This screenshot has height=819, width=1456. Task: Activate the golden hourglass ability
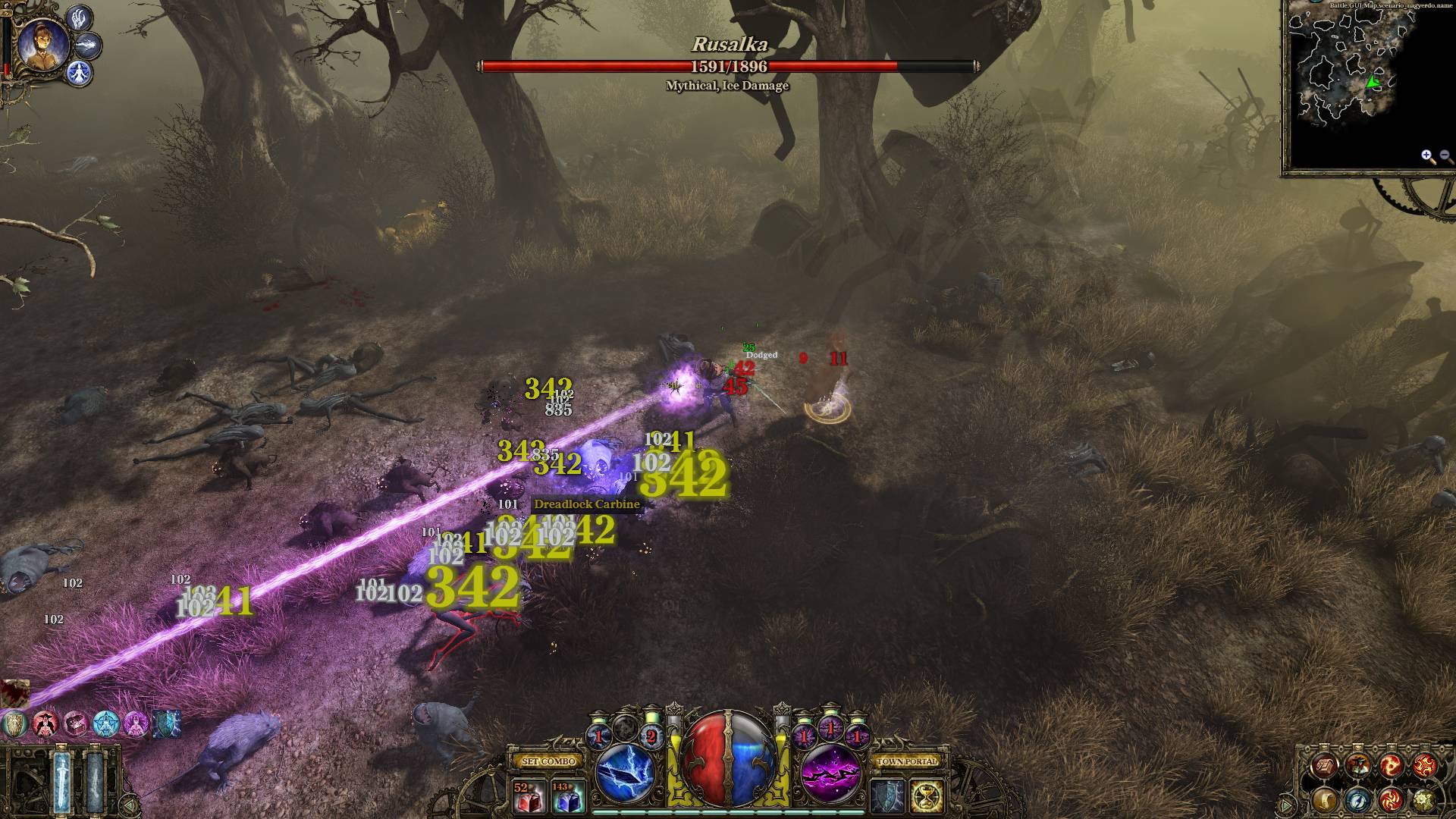(x=926, y=797)
